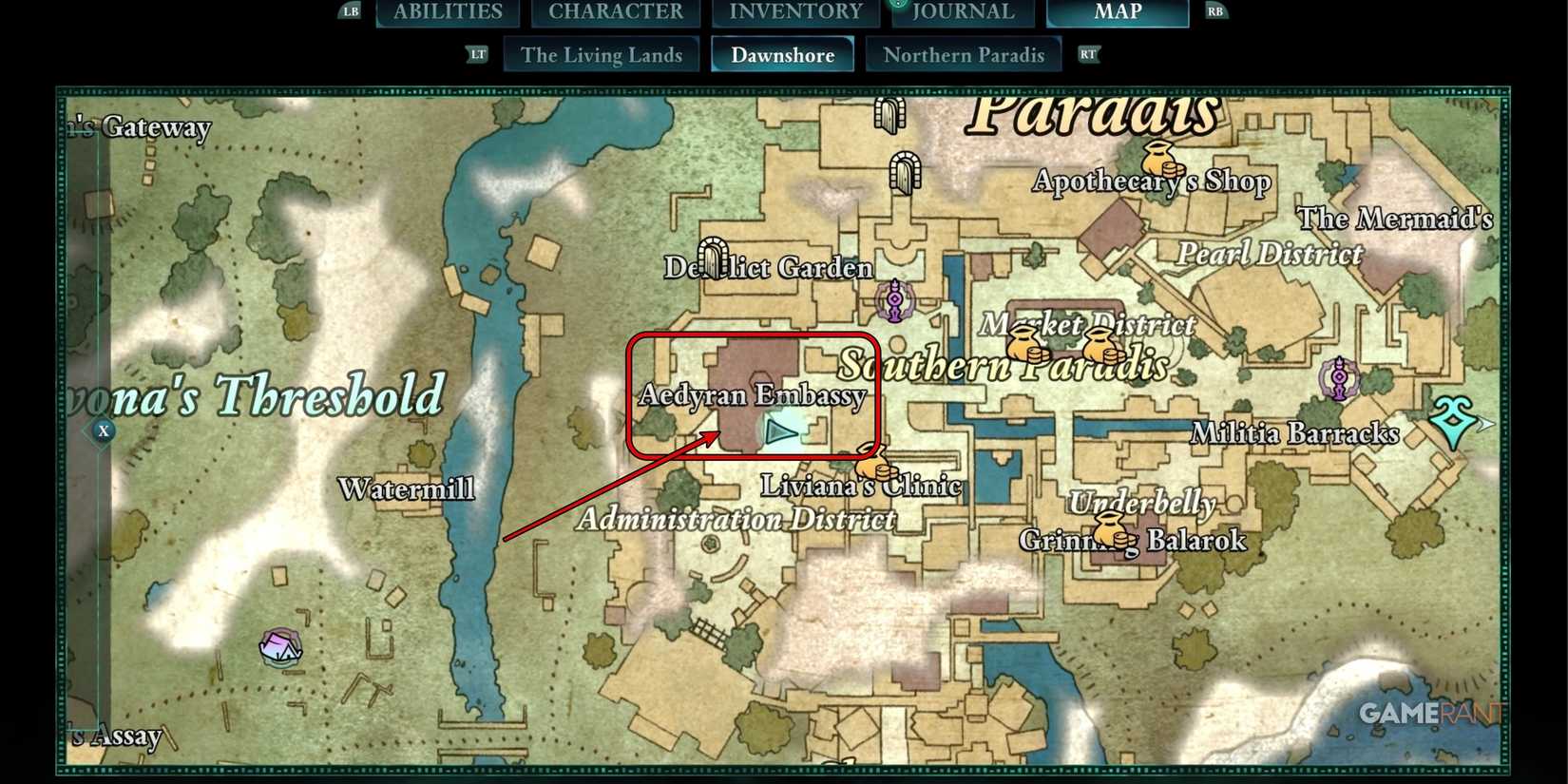Select the door icon at the top center of map
The height and width of the screenshot is (784, 1568).
point(890,114)
